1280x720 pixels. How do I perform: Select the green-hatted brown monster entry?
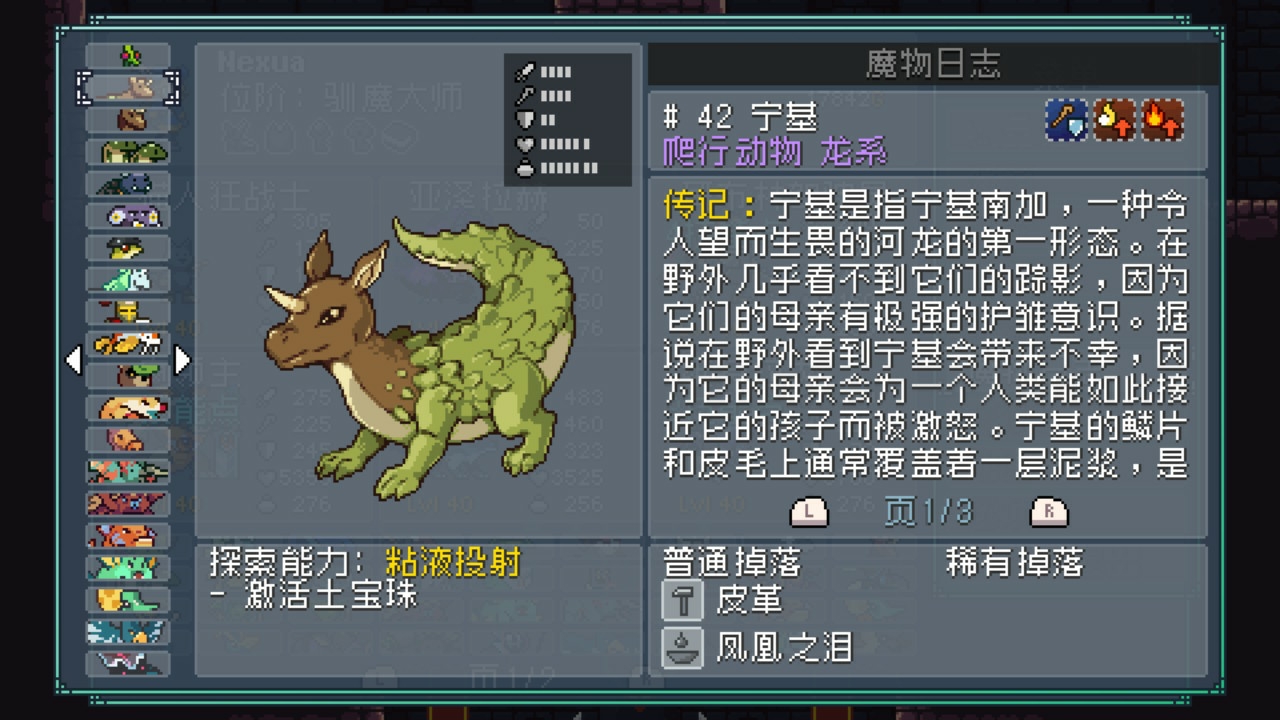click(128, 376)
